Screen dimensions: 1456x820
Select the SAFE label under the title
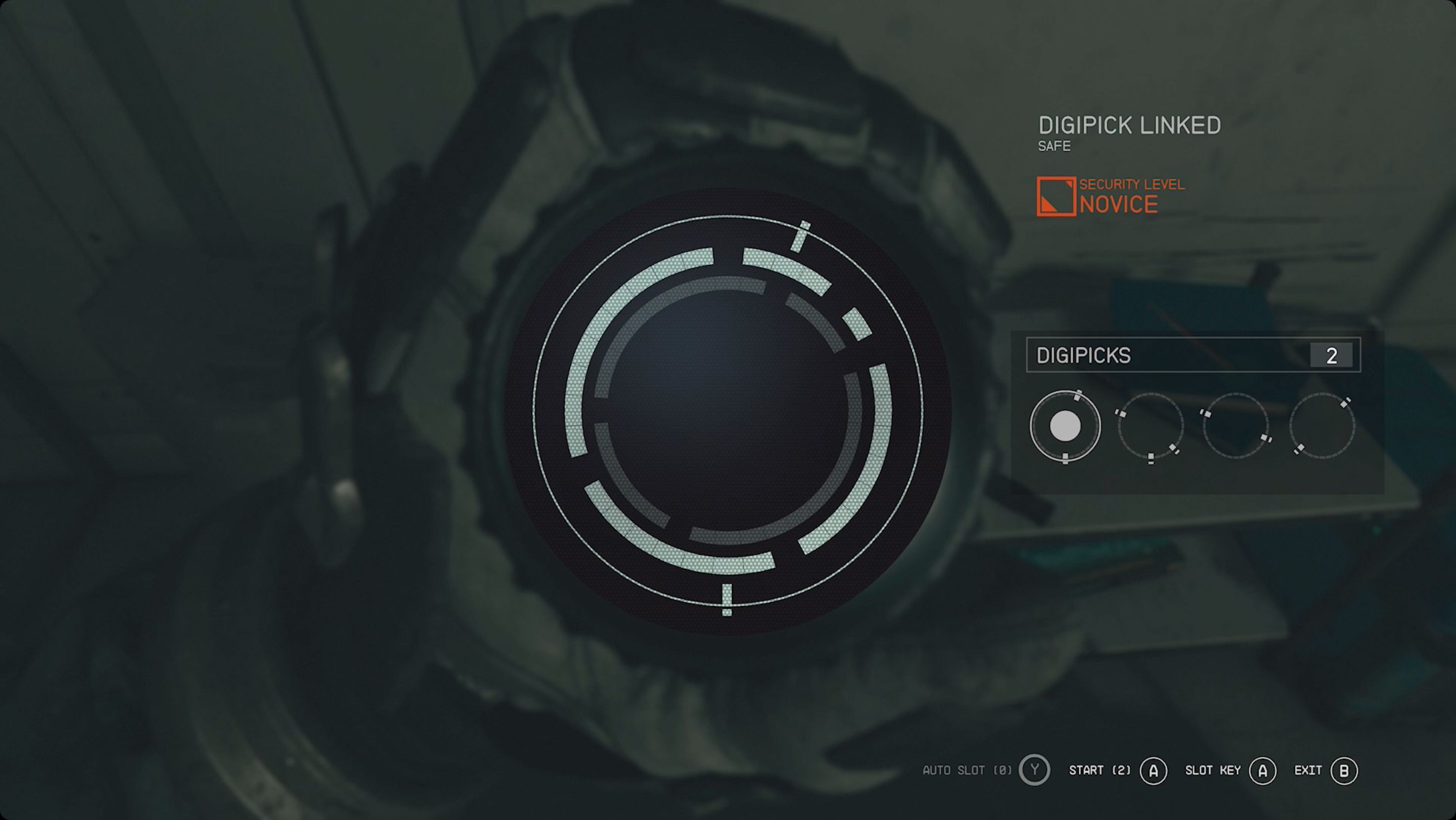point(1055,147)
